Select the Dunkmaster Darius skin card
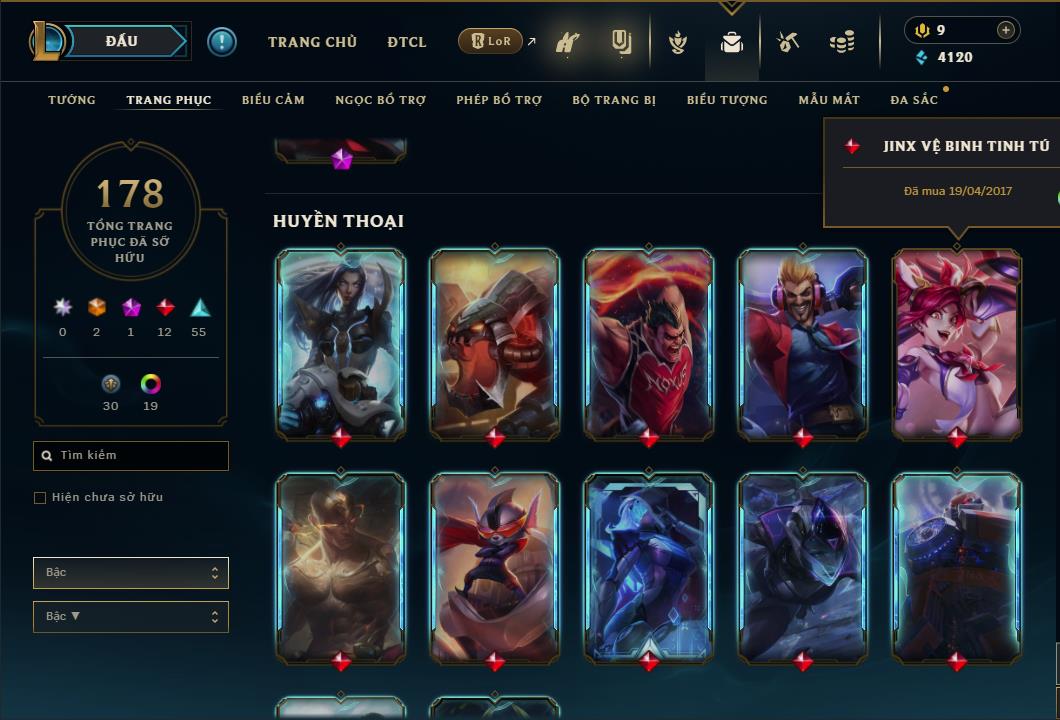Viewport: 1060px width, 720px height. pos(648,342)
